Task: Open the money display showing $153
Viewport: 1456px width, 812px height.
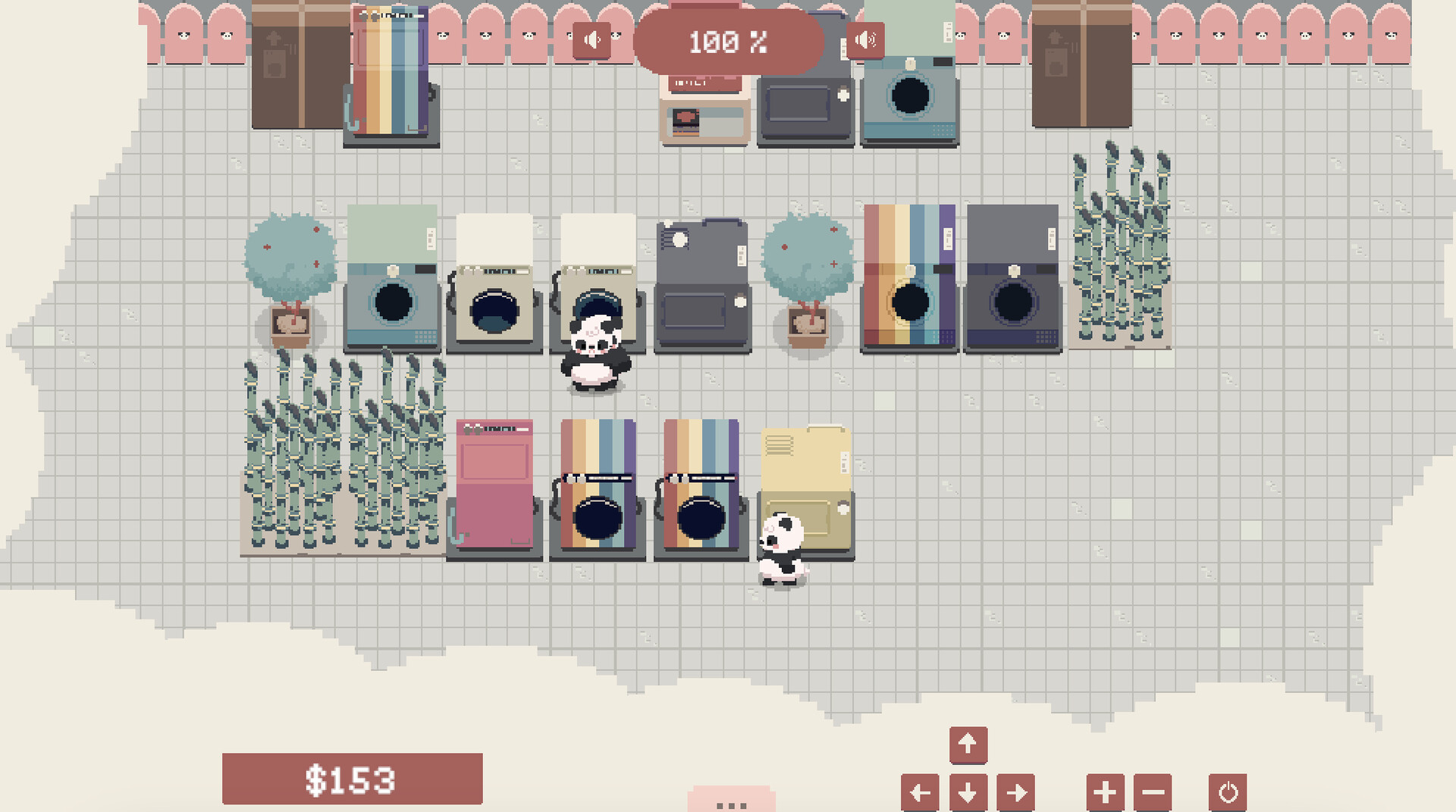Action: click(351, 778)
